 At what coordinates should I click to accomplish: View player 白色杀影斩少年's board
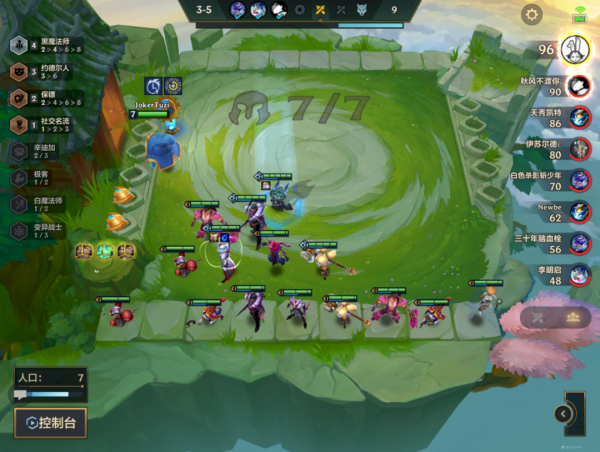565,181
